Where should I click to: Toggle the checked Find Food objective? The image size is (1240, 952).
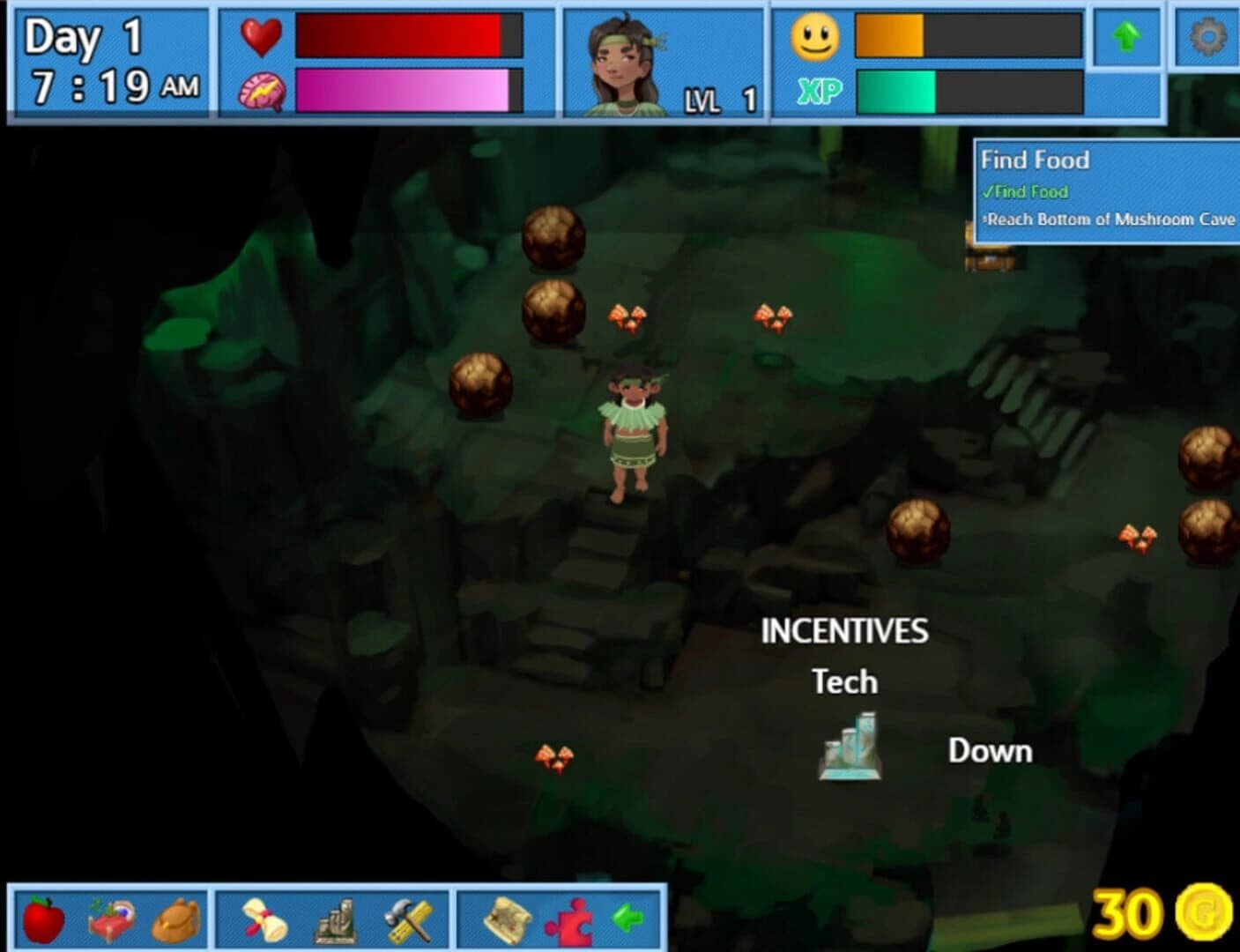pyautogui.click(x=1028, y=191)
